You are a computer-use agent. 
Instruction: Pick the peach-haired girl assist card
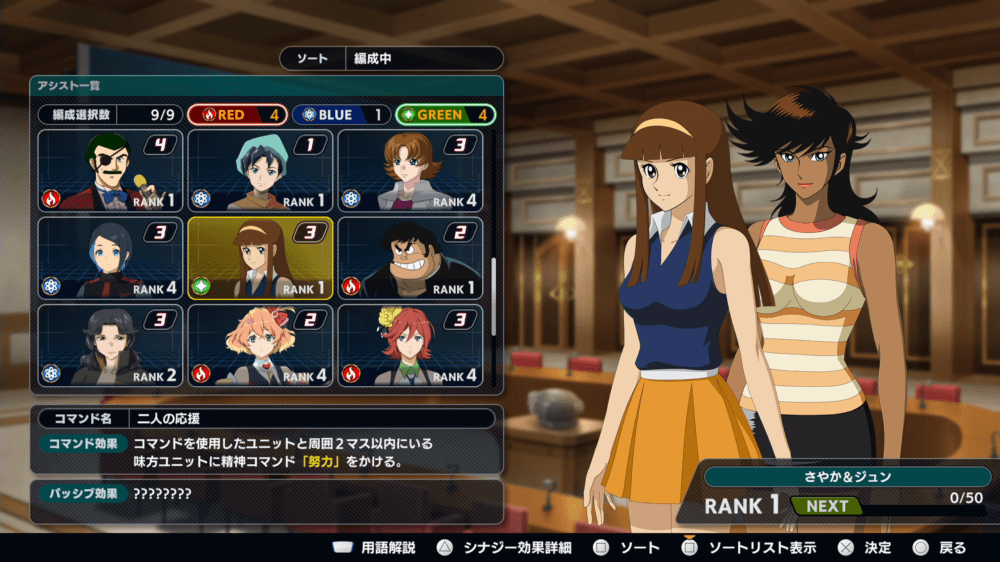[x=260, y=345]
